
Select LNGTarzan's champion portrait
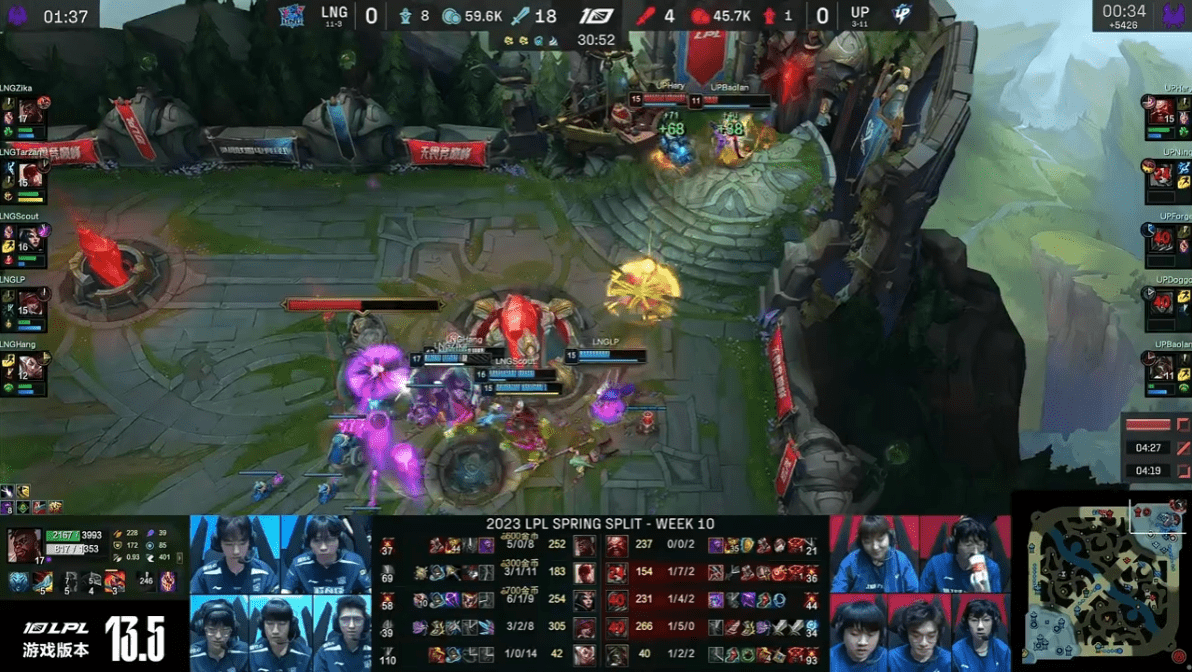[x=30, y=174]
